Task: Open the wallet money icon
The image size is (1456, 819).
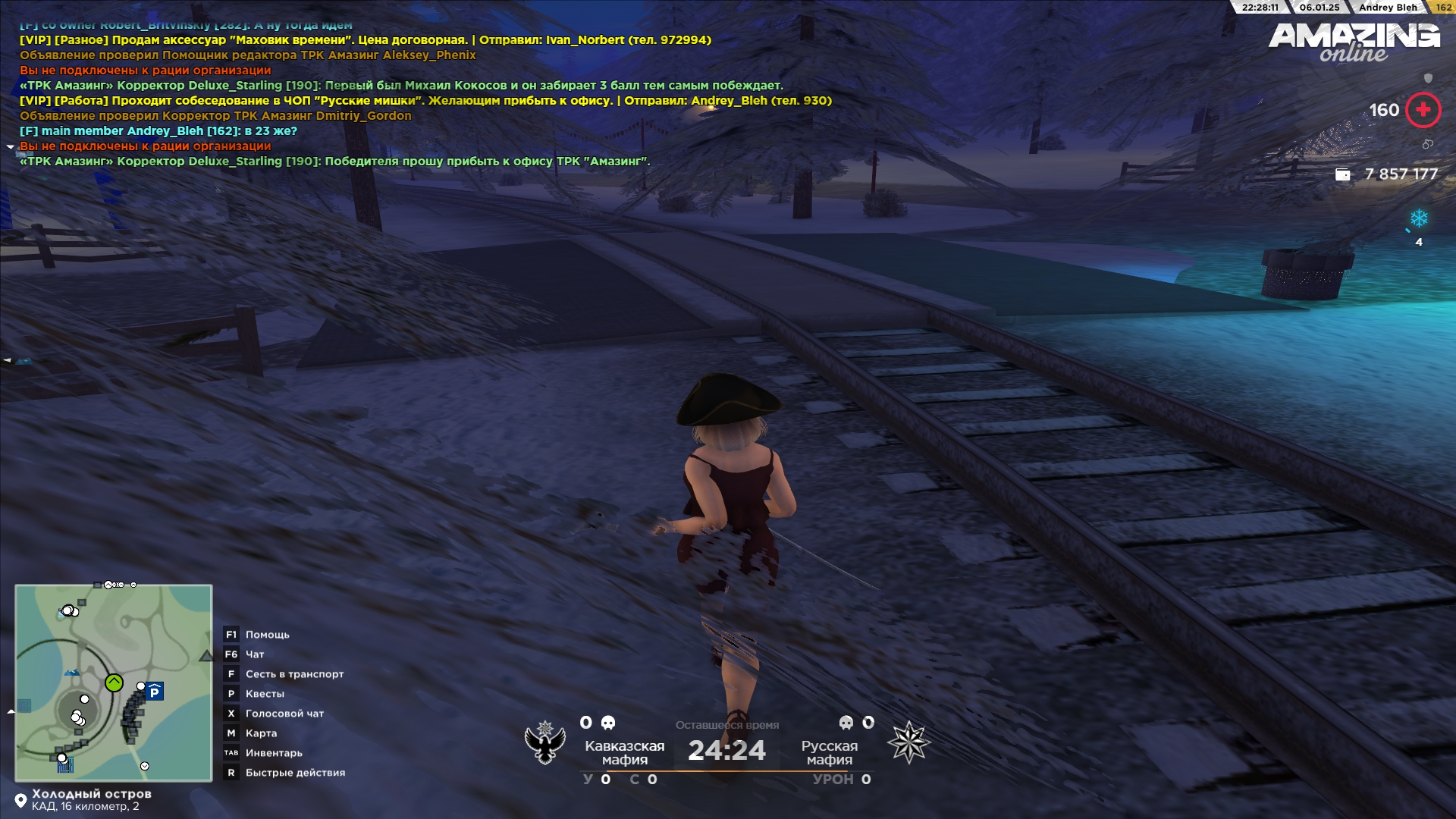Action: pyautogui.click(x=1342, y=174)
